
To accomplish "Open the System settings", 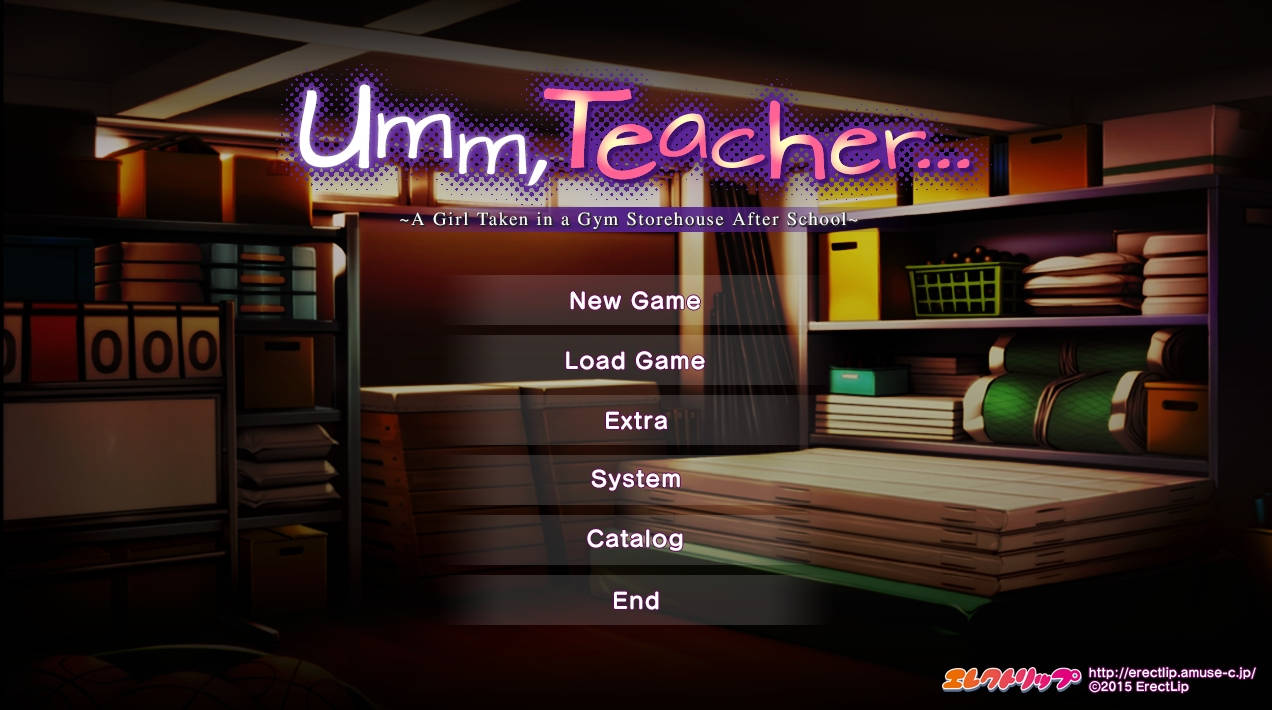I will click(635, 480).
